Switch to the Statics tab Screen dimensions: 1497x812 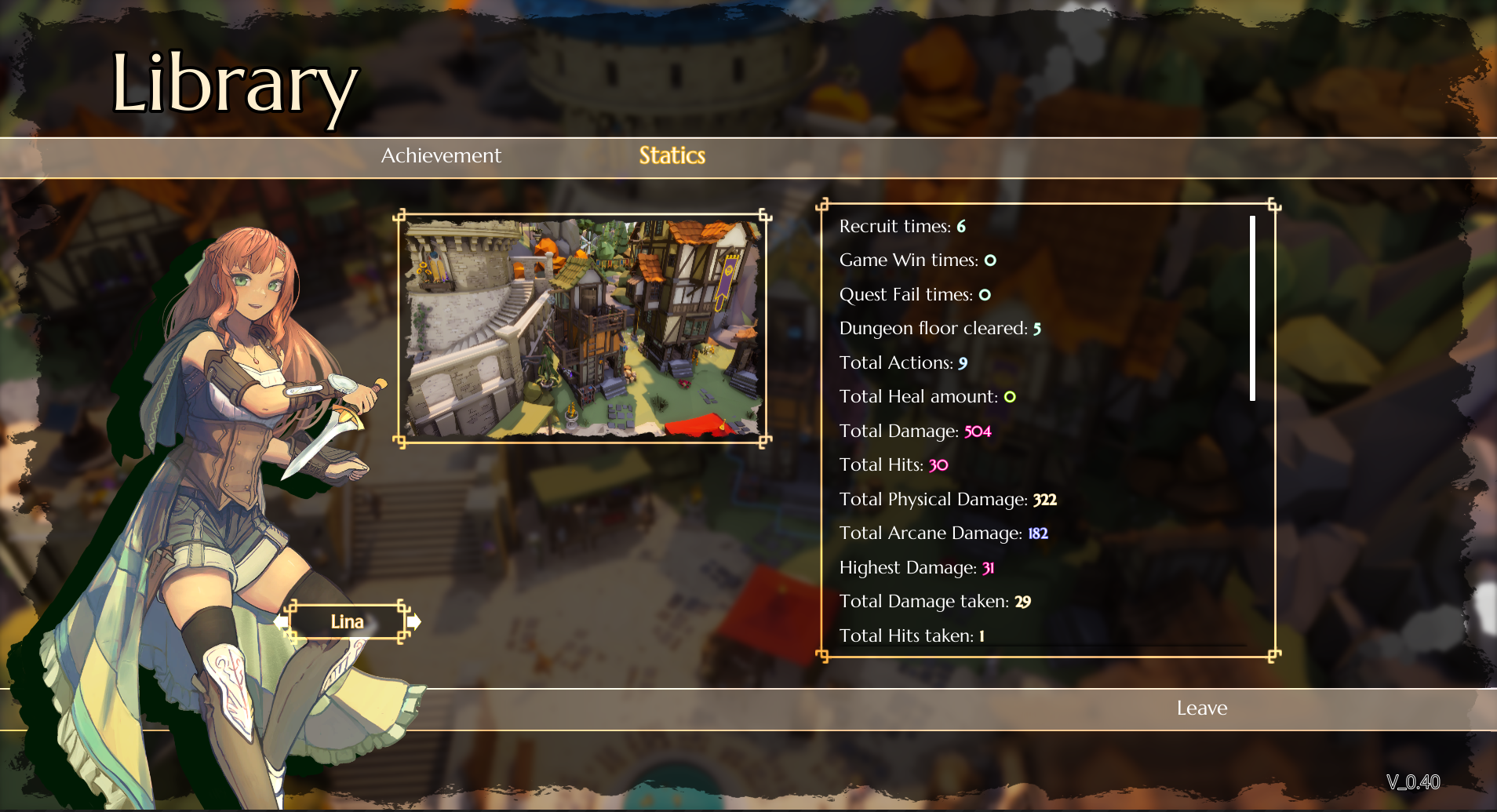pos(672,155)
